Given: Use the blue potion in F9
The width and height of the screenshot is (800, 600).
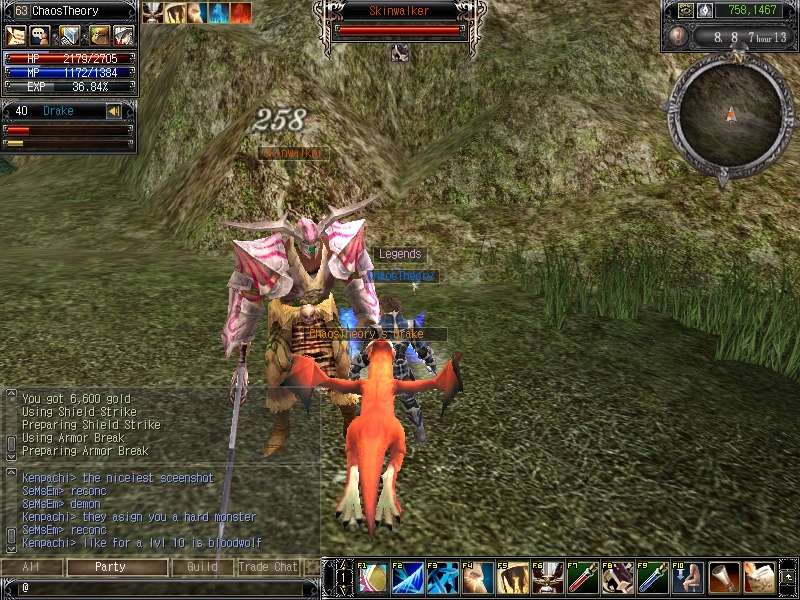Looking at the screenshot, I should click(653, 578).
